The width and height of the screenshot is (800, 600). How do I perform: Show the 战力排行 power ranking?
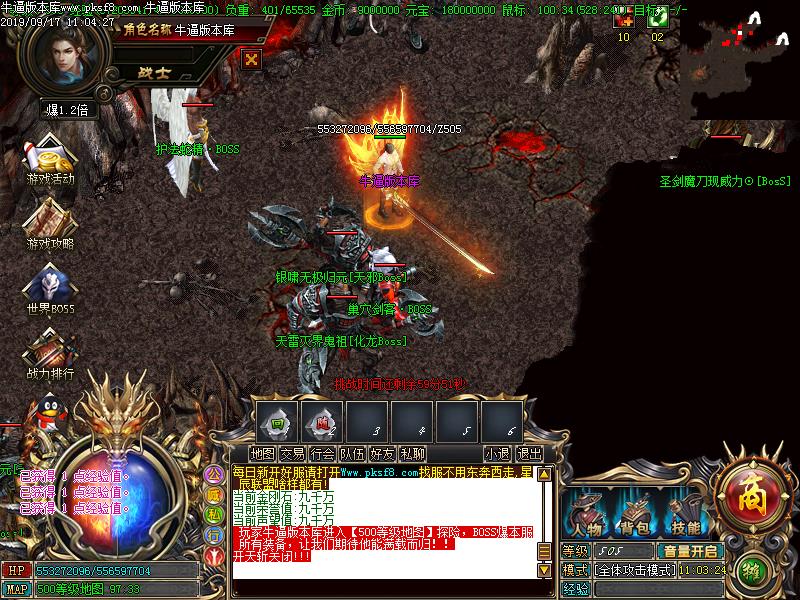click(x=50, y=351)
